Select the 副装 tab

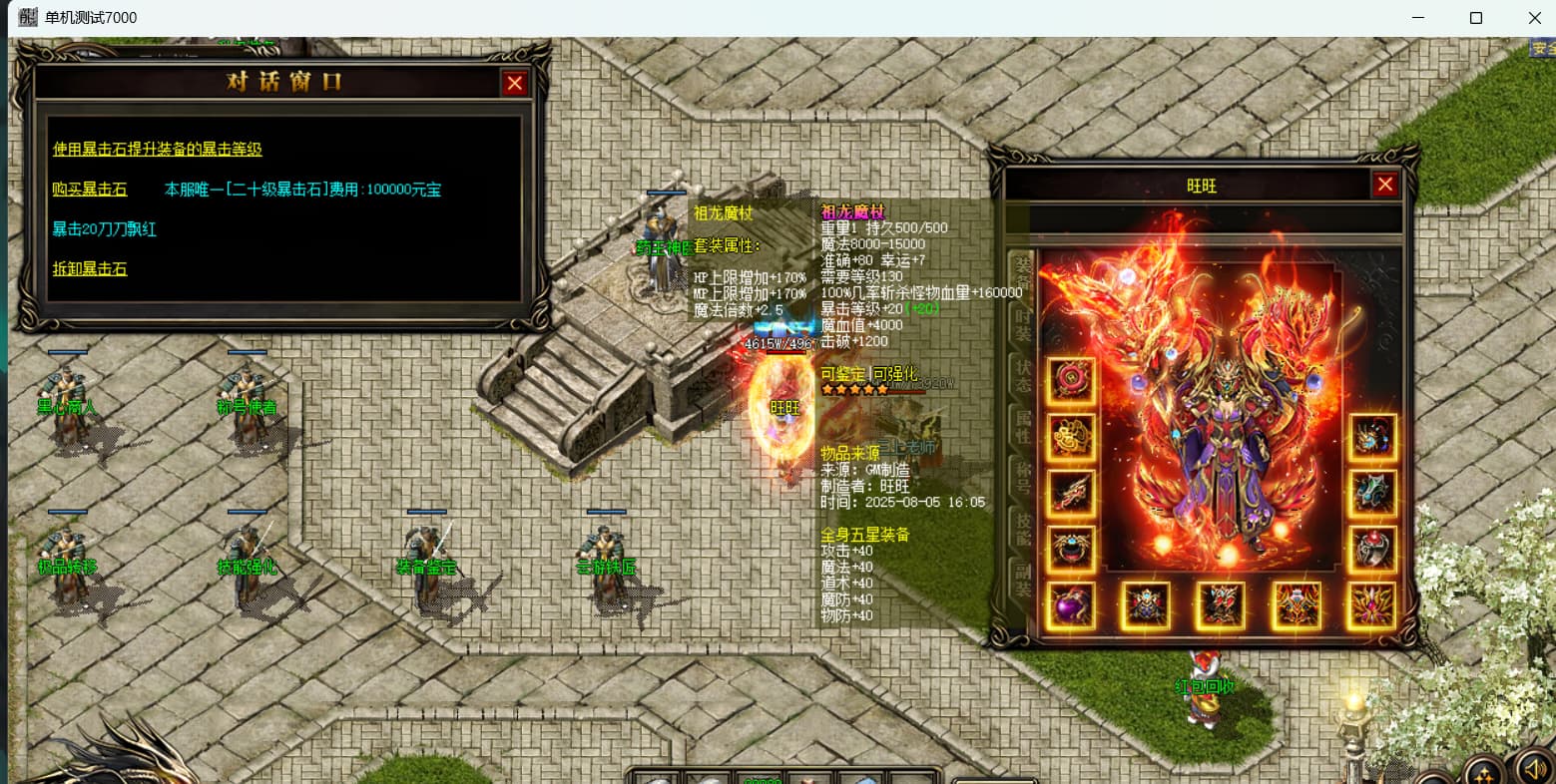click(1023, 580)
